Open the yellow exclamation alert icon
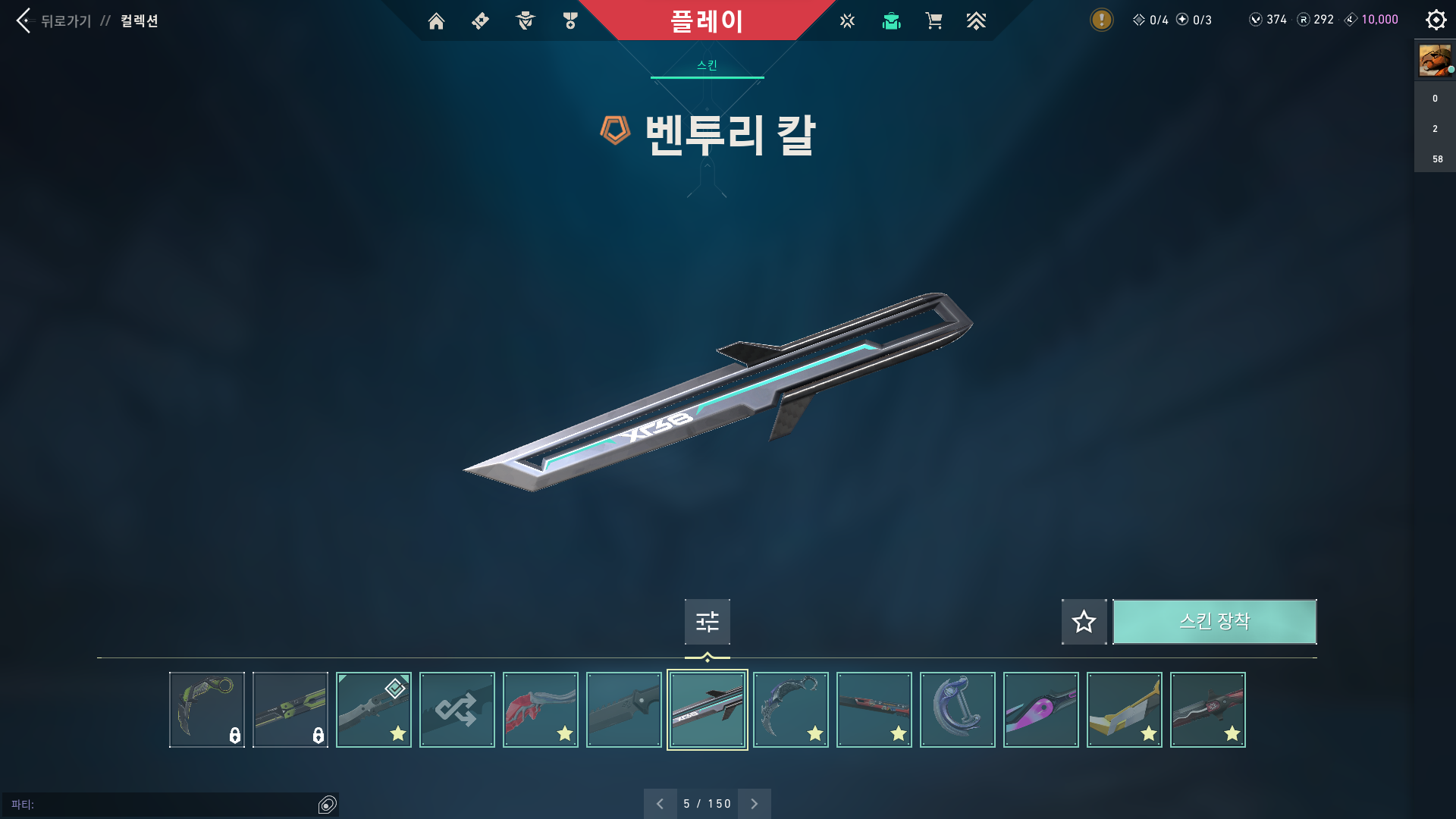1456x819 pixels. [1101, 20]
